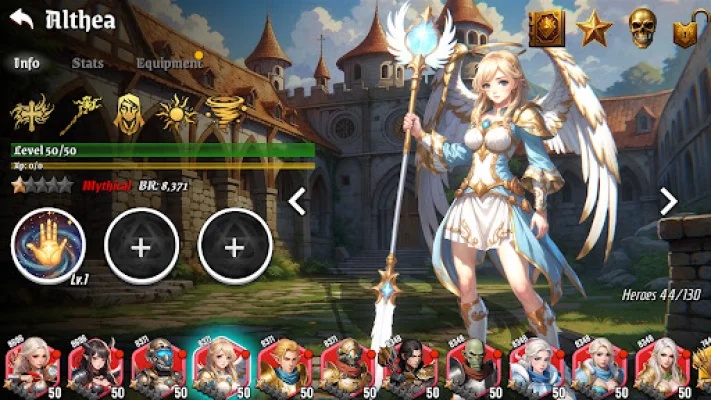Switch to the Stats tab

click(x=87, y=62)
